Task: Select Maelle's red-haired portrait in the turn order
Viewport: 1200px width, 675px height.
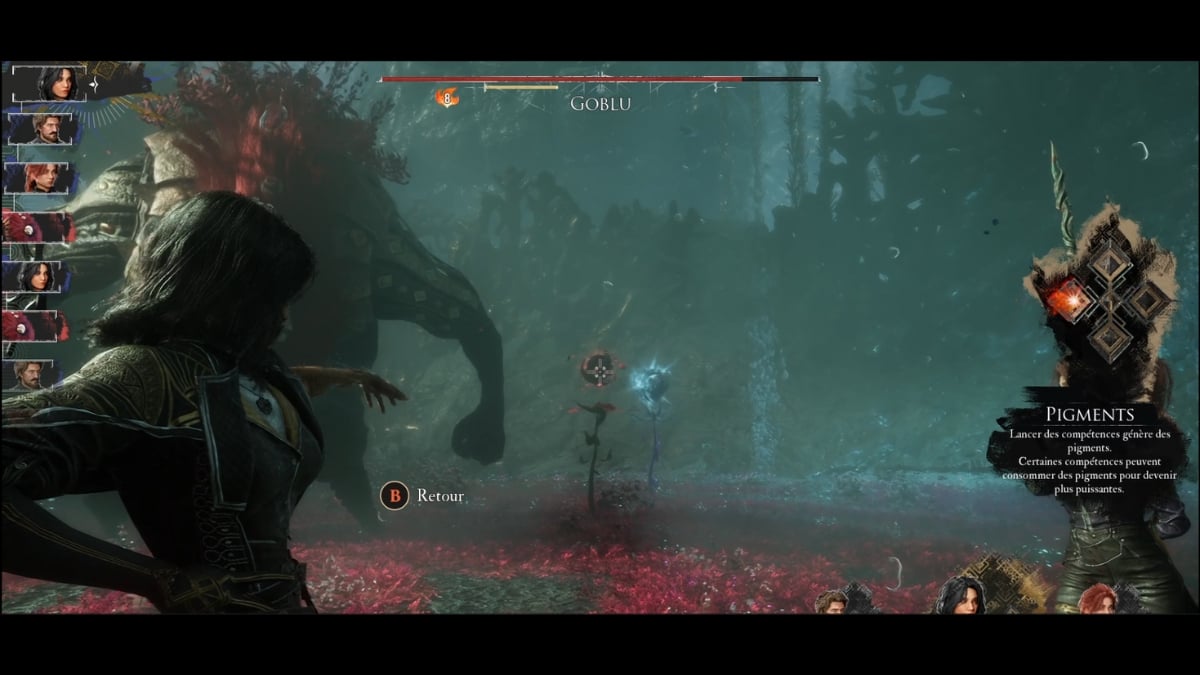Action: 40,179
